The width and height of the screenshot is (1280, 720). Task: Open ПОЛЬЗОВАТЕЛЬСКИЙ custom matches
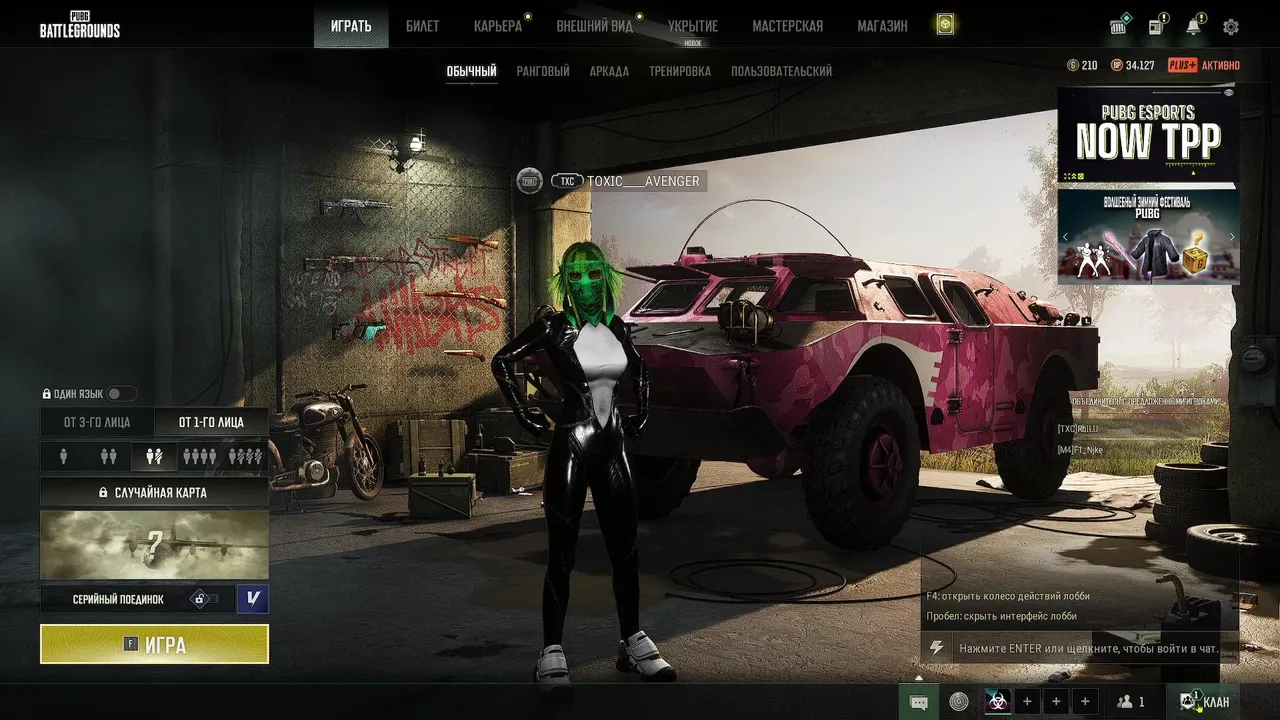(781, 71)
